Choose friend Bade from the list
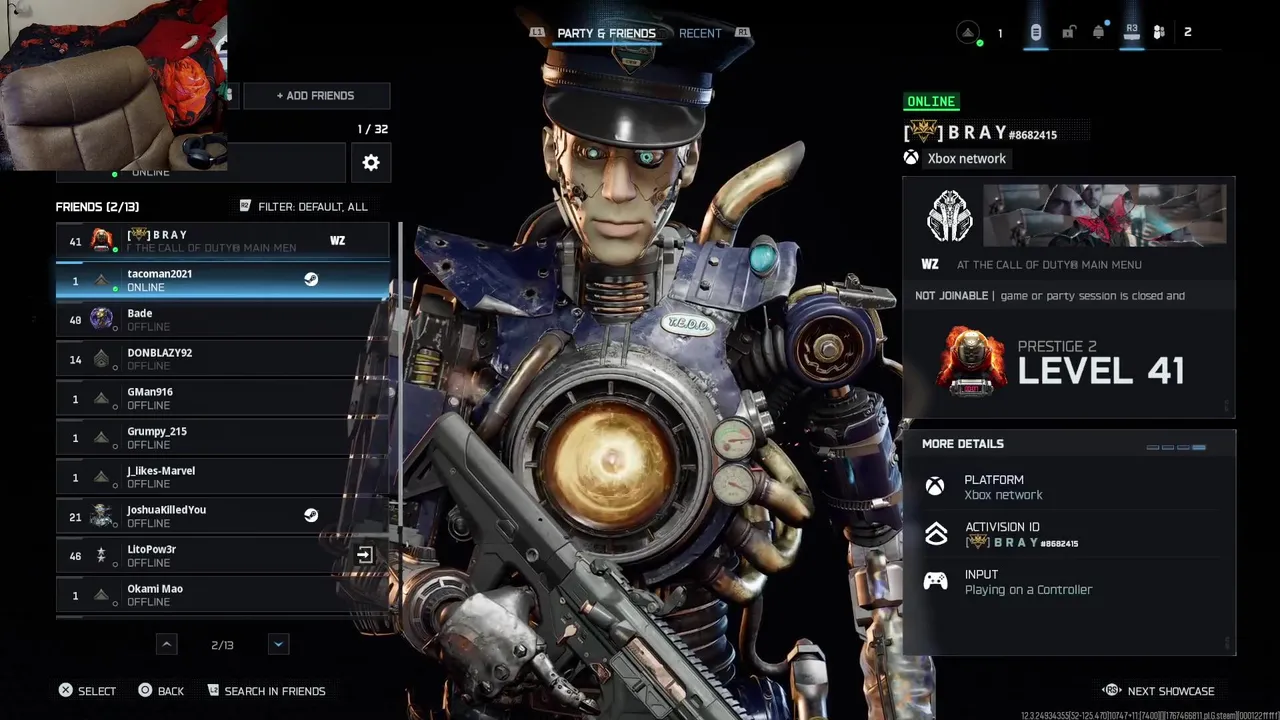Viewport: 1280px width, 720px height. [222, 320]
